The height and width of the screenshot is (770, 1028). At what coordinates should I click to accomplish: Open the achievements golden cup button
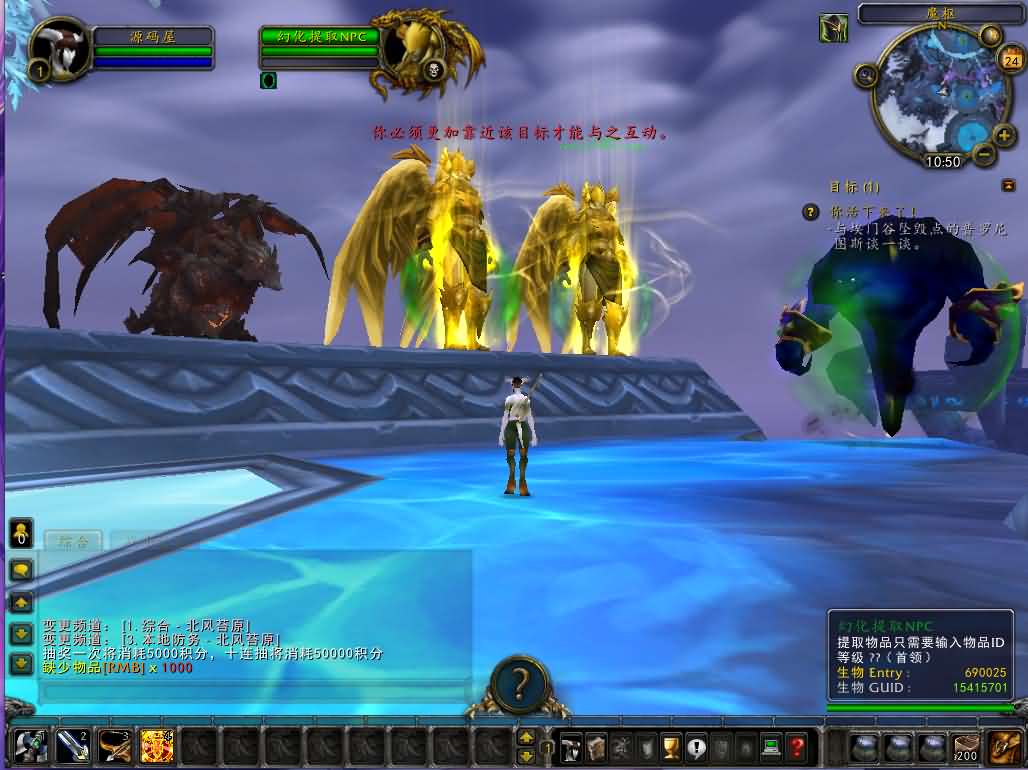point(671,745)
